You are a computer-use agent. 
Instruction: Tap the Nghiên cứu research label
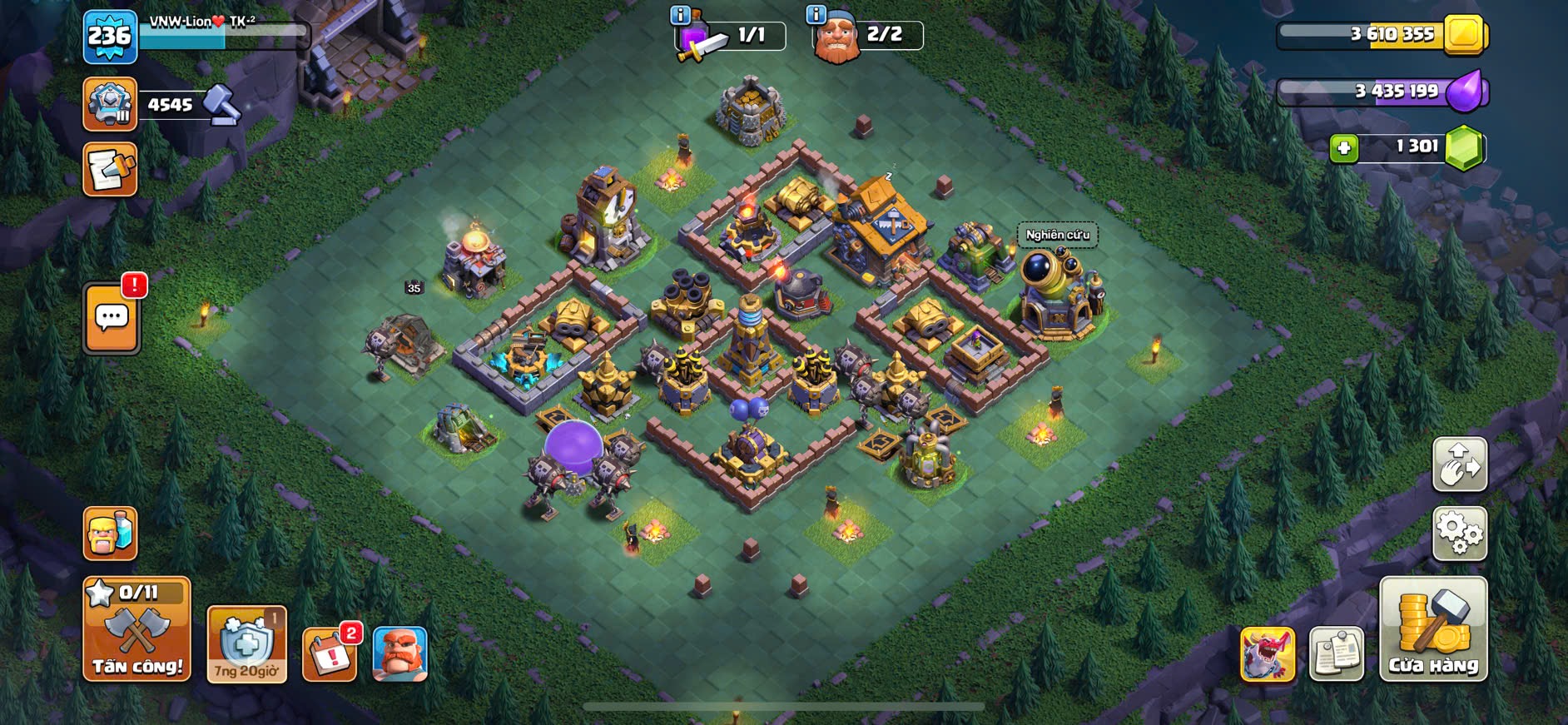[1057, 235]
